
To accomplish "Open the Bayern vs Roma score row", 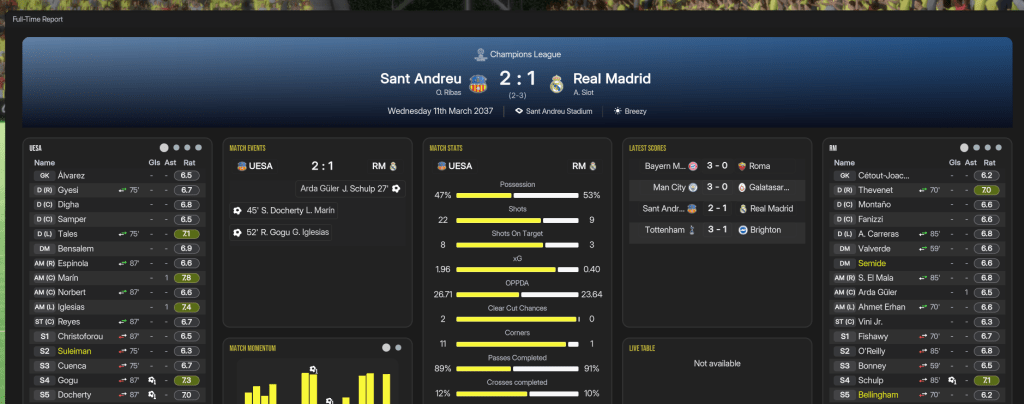I will tap(714, 165).
